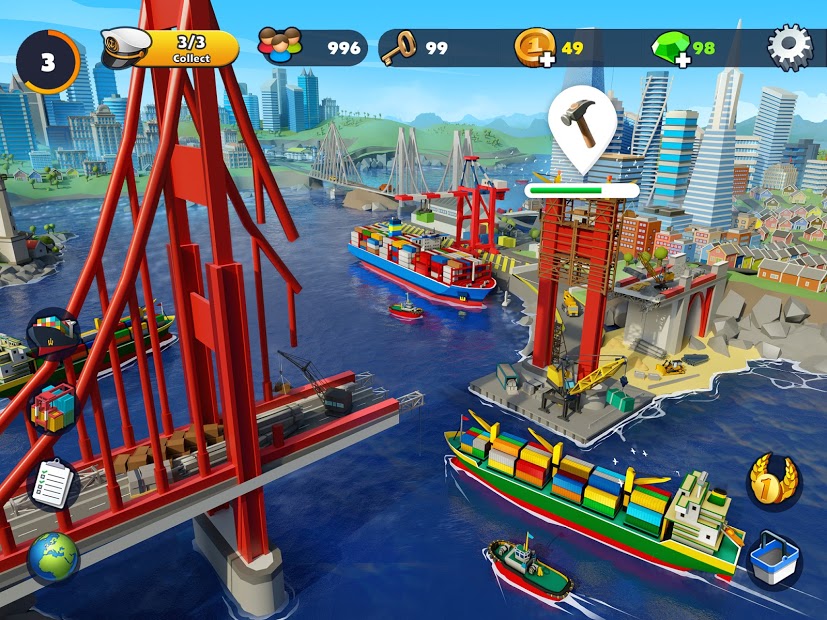
Task: Tap the player level 3 badge
Action: click(x=46, y=61)
